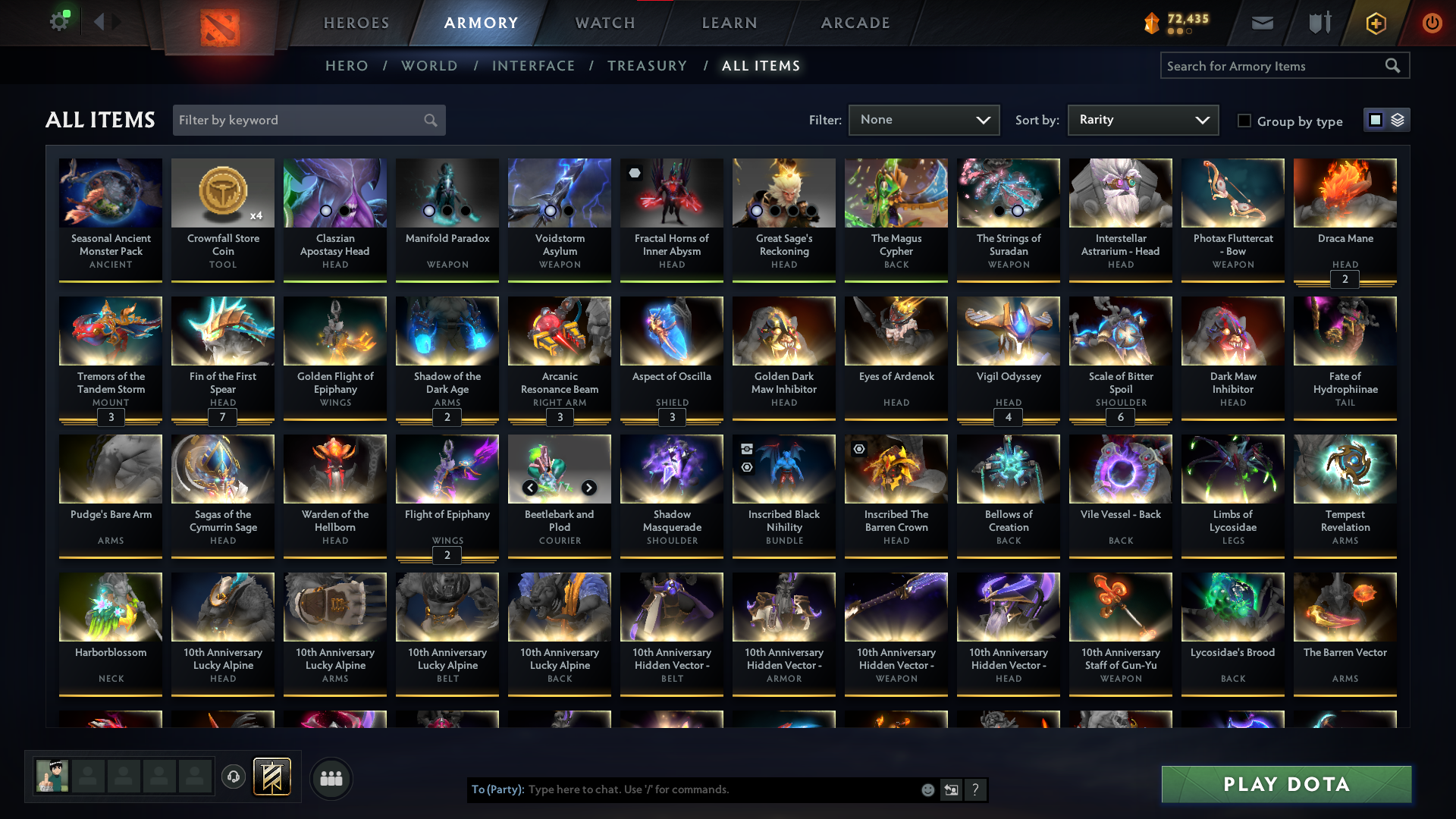
Task: Open the armory shield and sword icon
Action: (x=1319, y=23)
